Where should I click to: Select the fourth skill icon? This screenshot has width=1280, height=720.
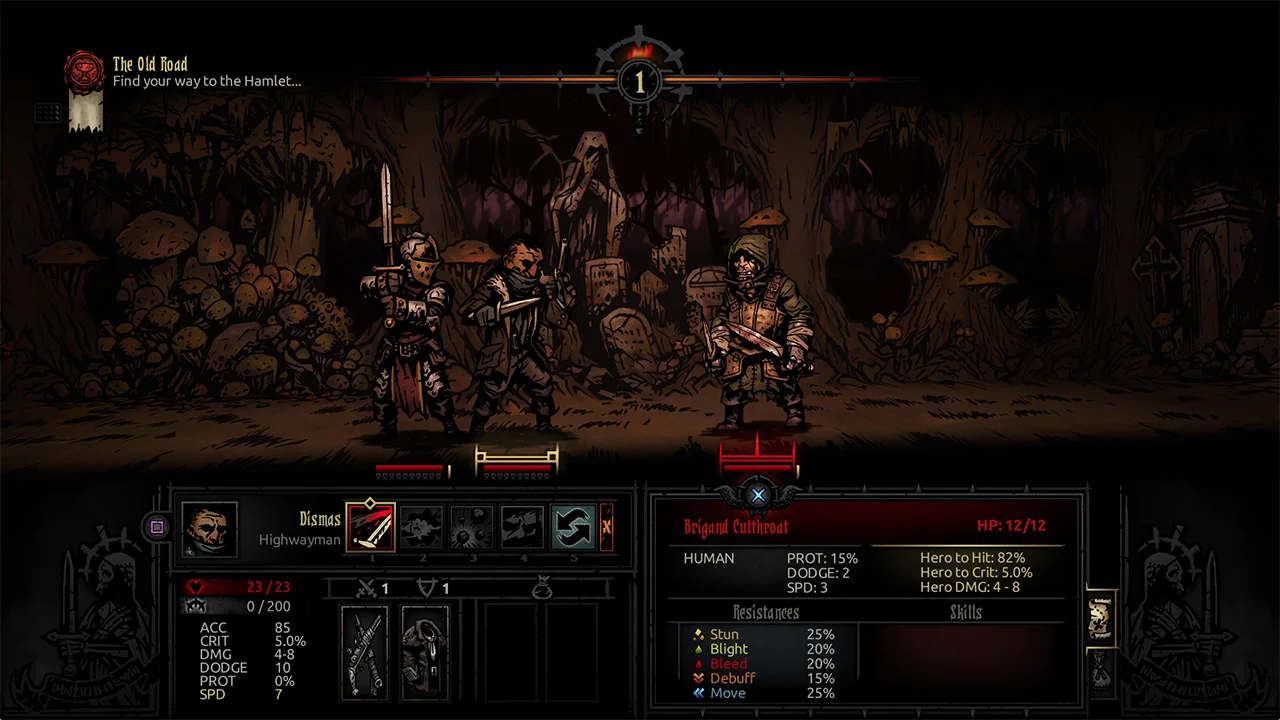pyautogui.click(x=521, y=526)
